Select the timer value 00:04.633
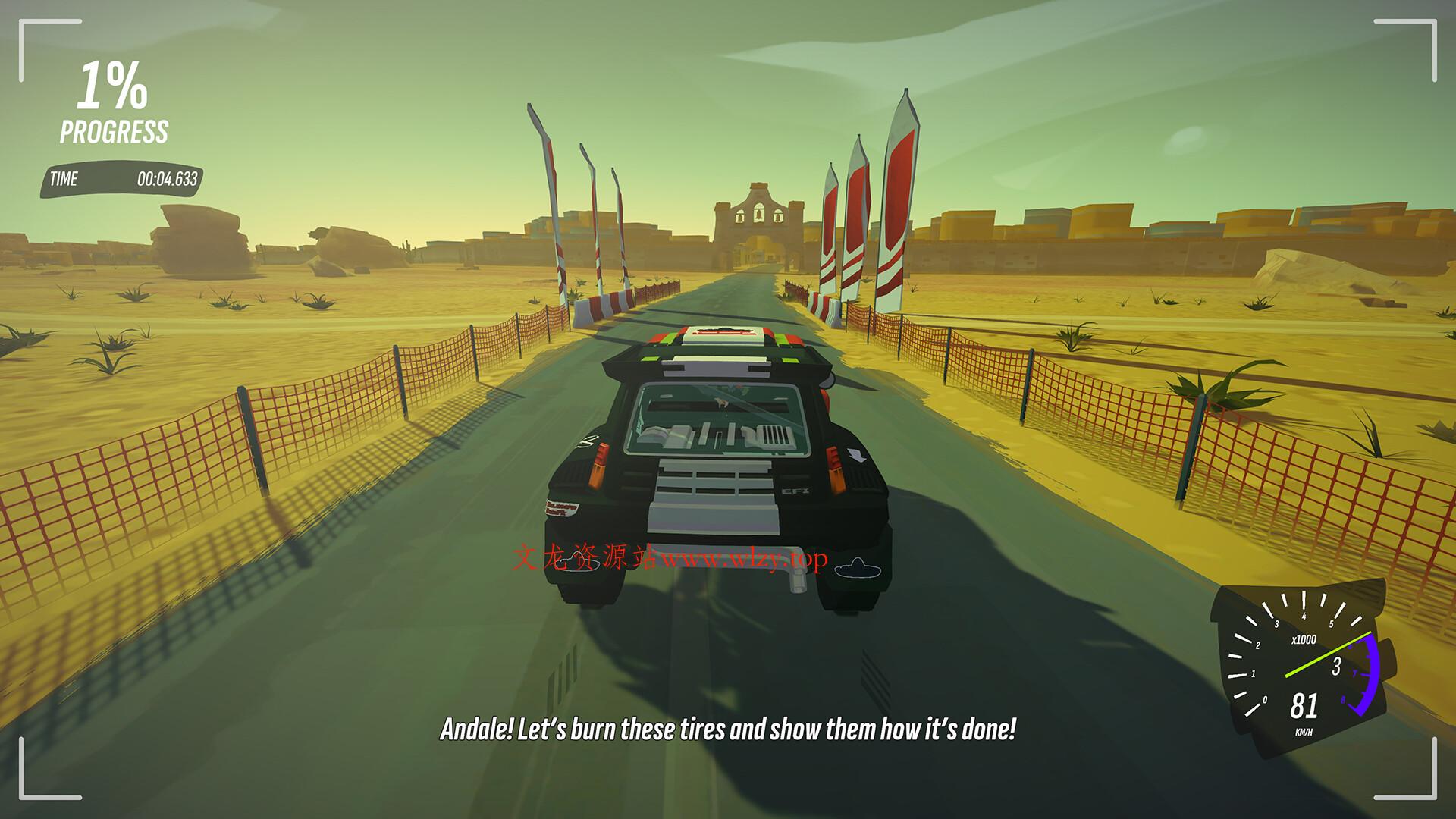Viewport: 1456px width, 819px height. tap(168, 180)
